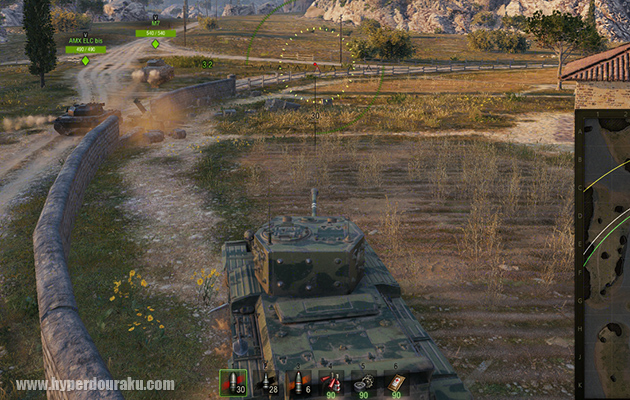630x400 pixels.
Task: Use the repair kit consumable
Action: tap(363, 383)
